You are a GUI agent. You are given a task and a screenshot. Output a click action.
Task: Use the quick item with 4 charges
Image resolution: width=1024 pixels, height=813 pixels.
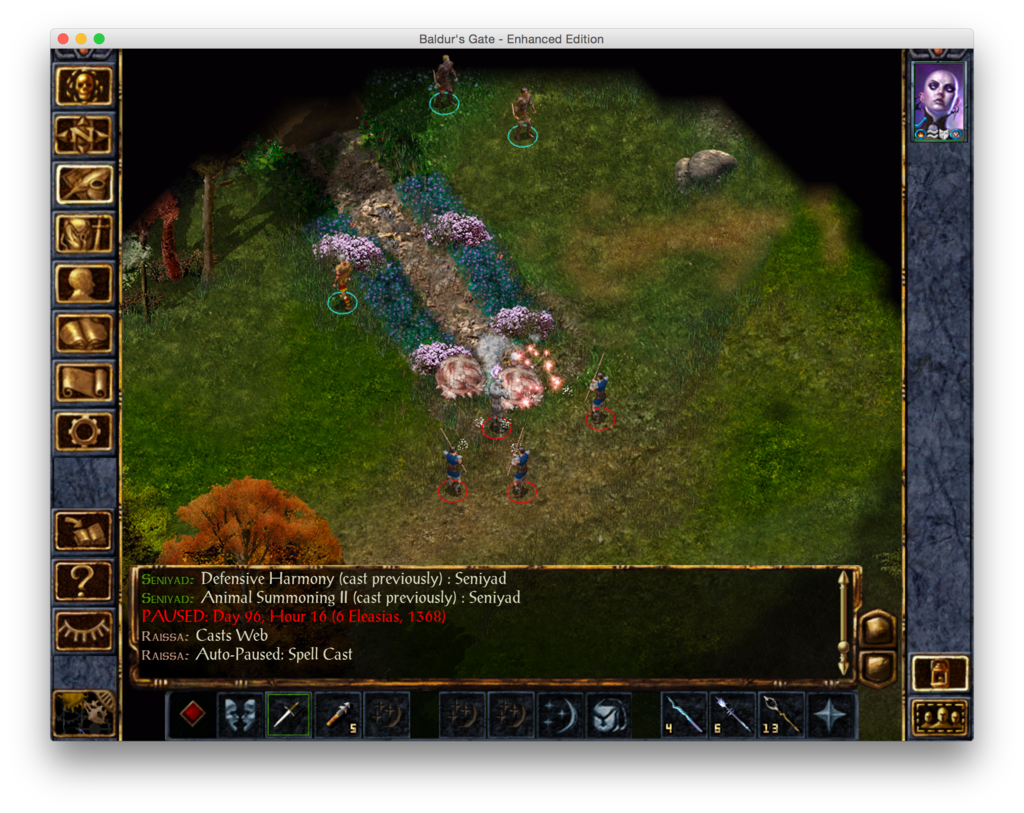pos(684,714)
